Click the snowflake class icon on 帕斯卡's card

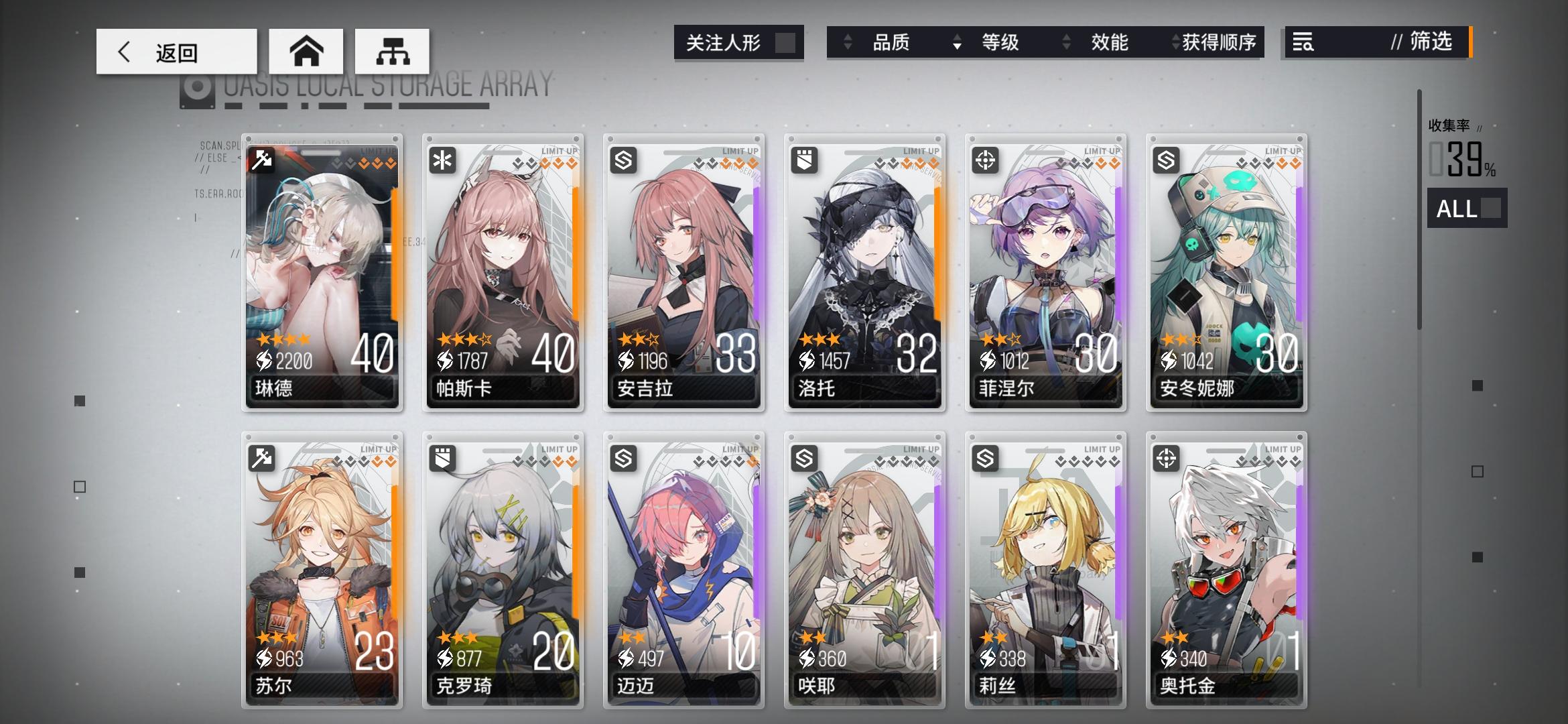[442, 159]
